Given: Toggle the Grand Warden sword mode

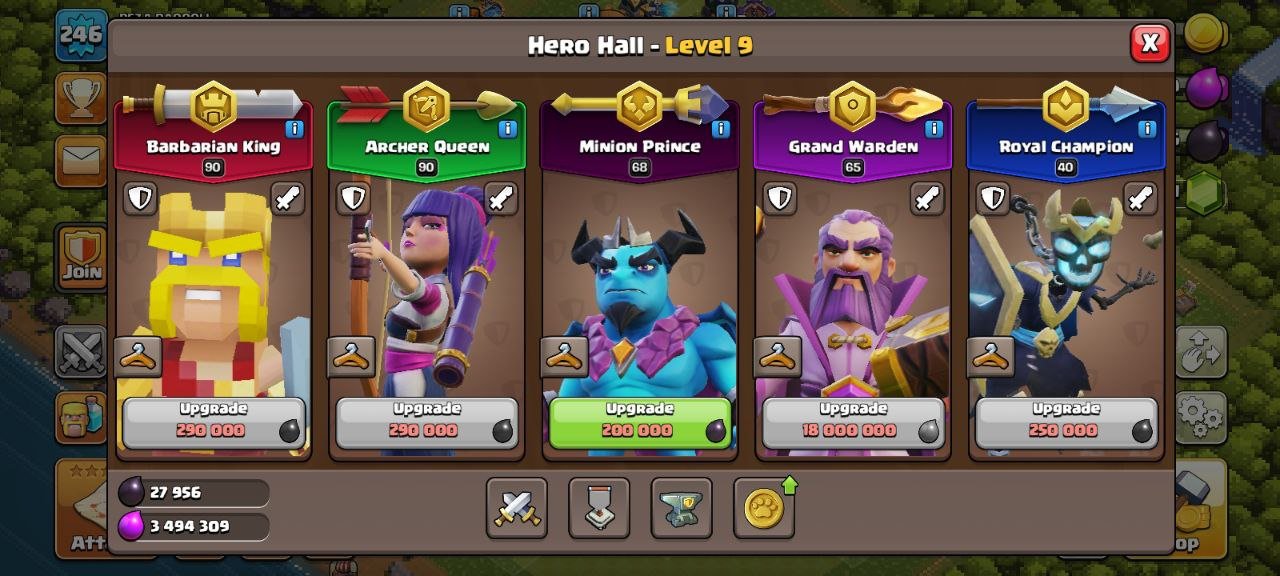Looking at the screenshot, I should tap(927, 198).
